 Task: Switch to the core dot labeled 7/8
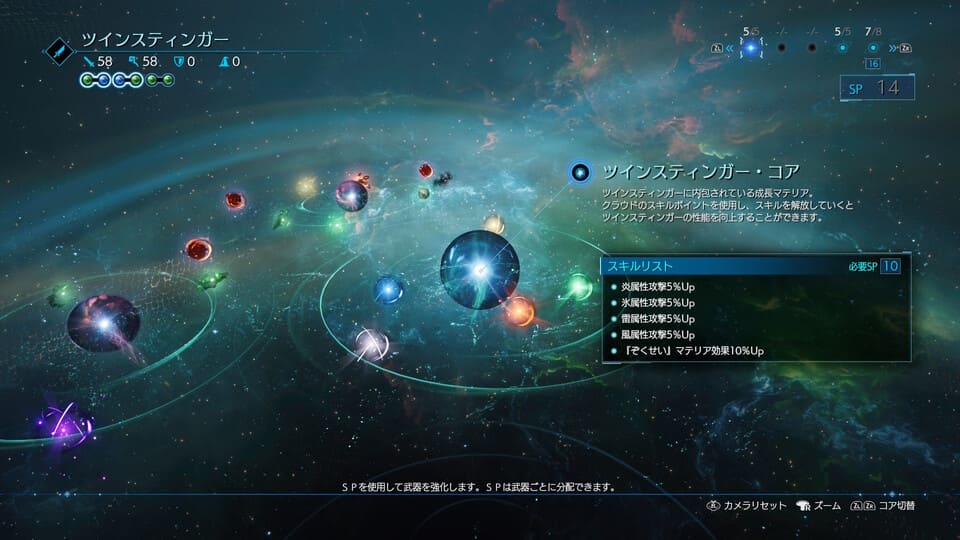(x=873, y=47)
